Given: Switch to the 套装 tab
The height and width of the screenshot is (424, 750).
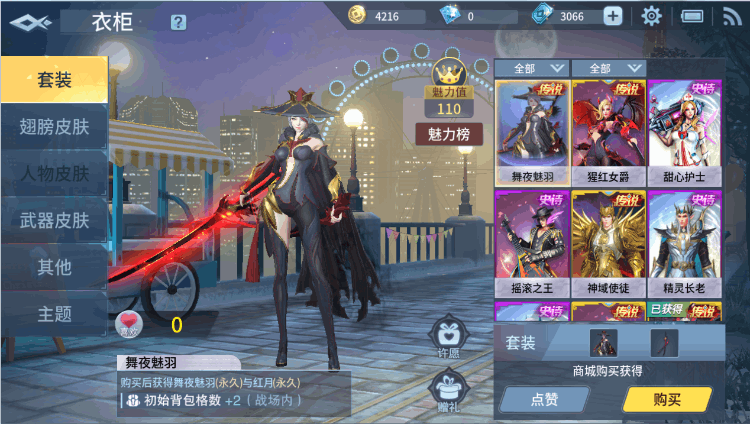Looking at the screenshot, I should pos(54,80).
